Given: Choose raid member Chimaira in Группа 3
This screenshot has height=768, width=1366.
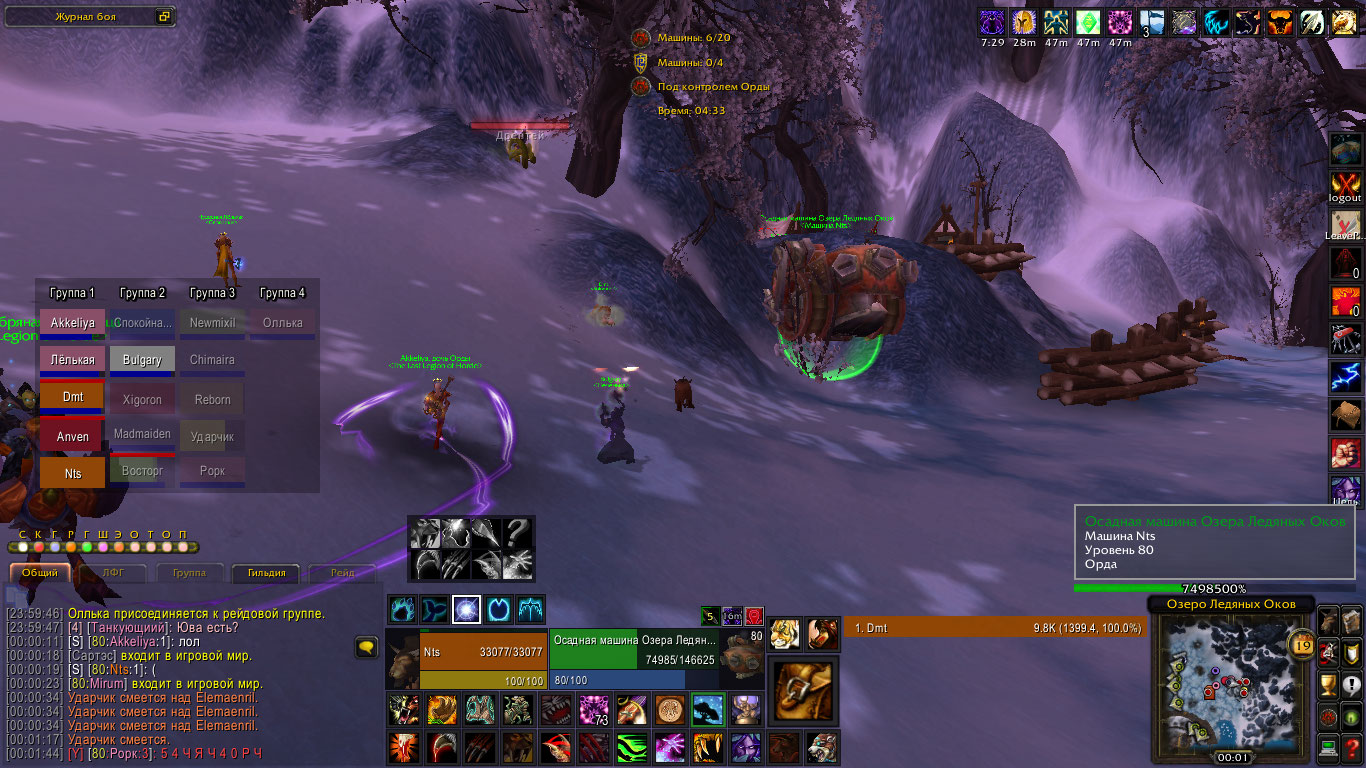Looking at the screenshot, I should (212, 360).
